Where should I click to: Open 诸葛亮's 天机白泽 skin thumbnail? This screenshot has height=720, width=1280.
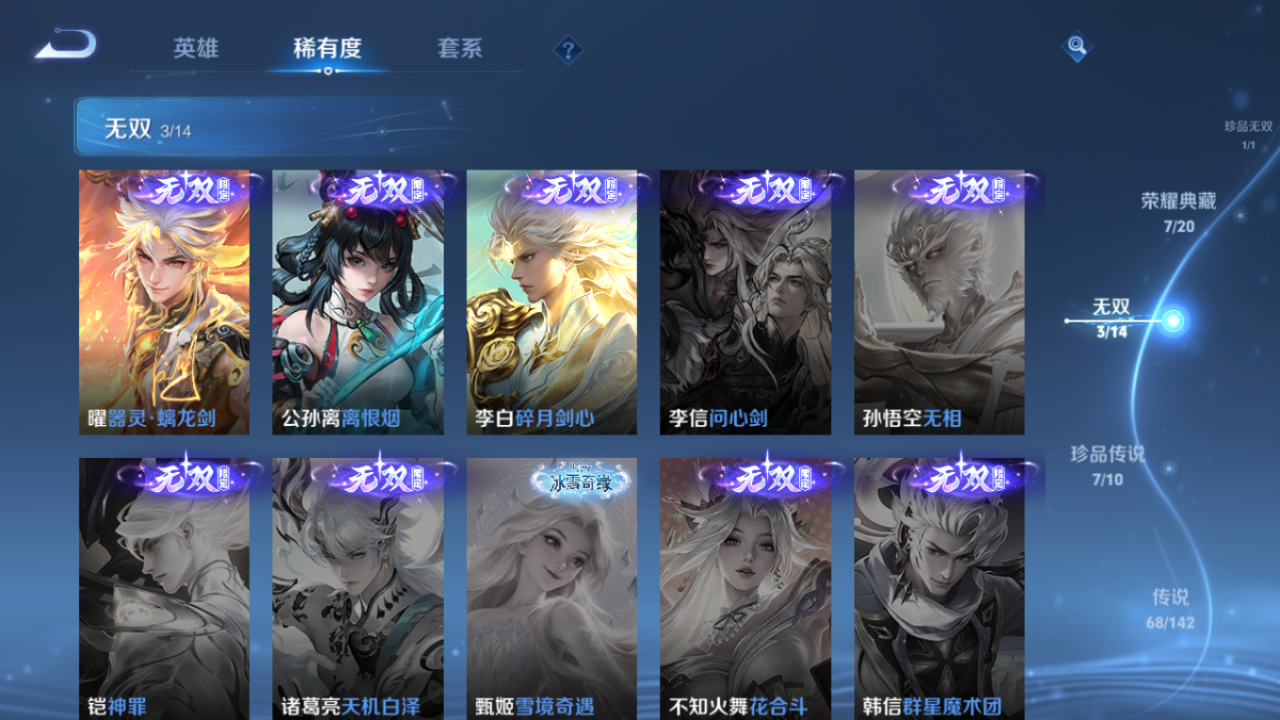coord(359,590)
